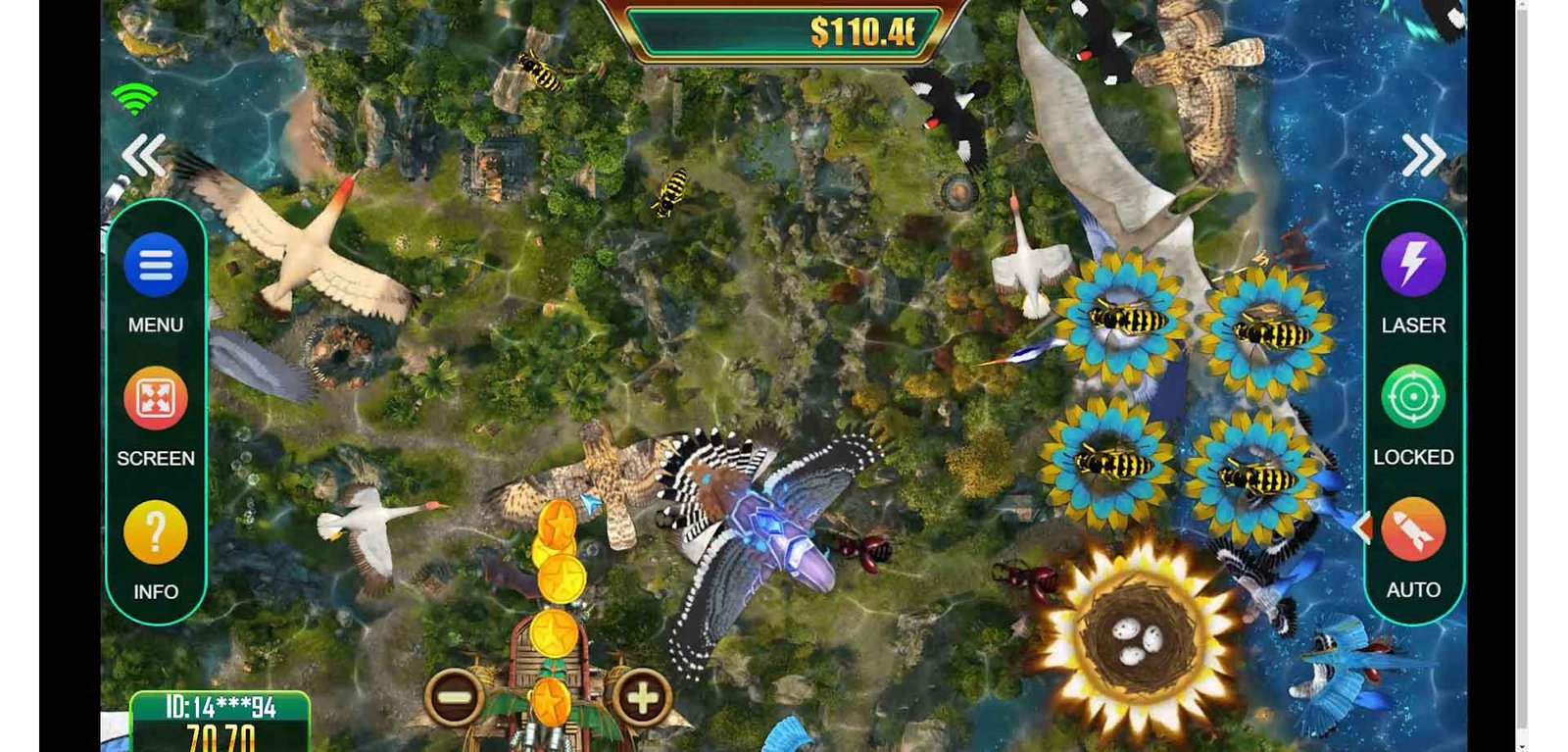Collapse the right panel with double arrows
Viewport: 1568px width, 752px height.
tap(1423, 155)
